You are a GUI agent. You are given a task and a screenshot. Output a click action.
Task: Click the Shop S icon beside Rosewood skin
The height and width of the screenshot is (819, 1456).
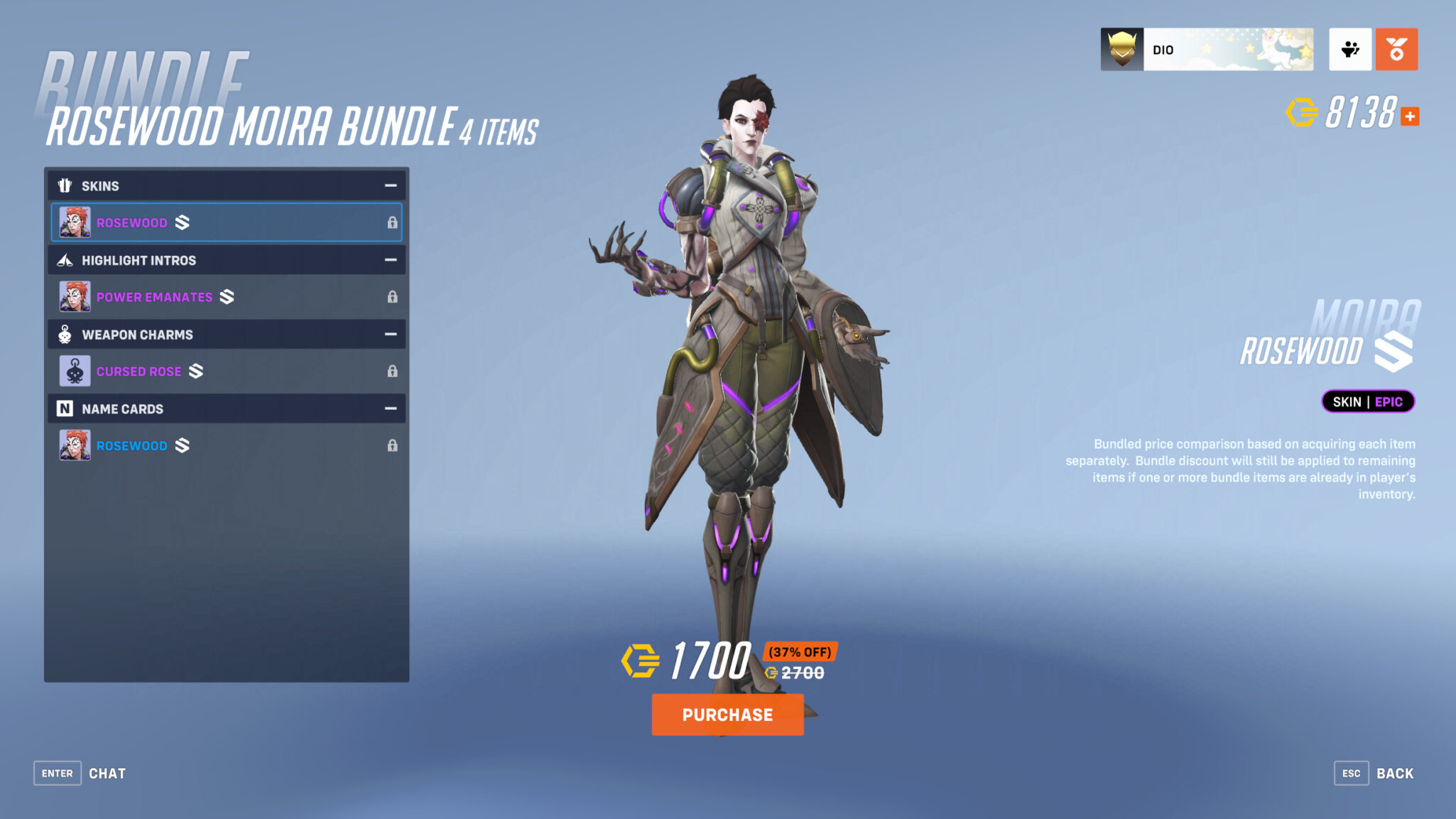point(181,222)
